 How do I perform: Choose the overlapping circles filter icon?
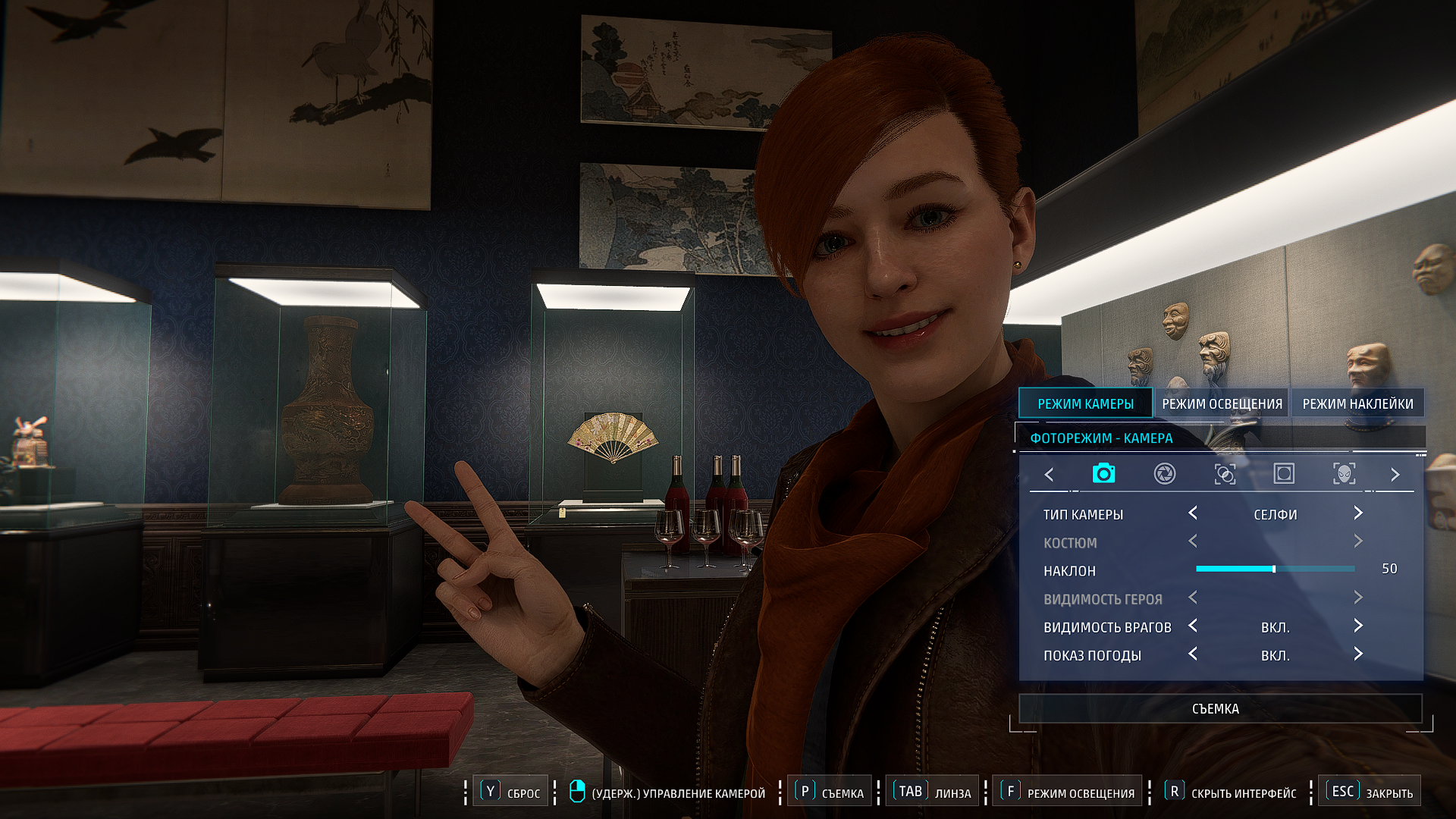click(x=1225, y=474)
